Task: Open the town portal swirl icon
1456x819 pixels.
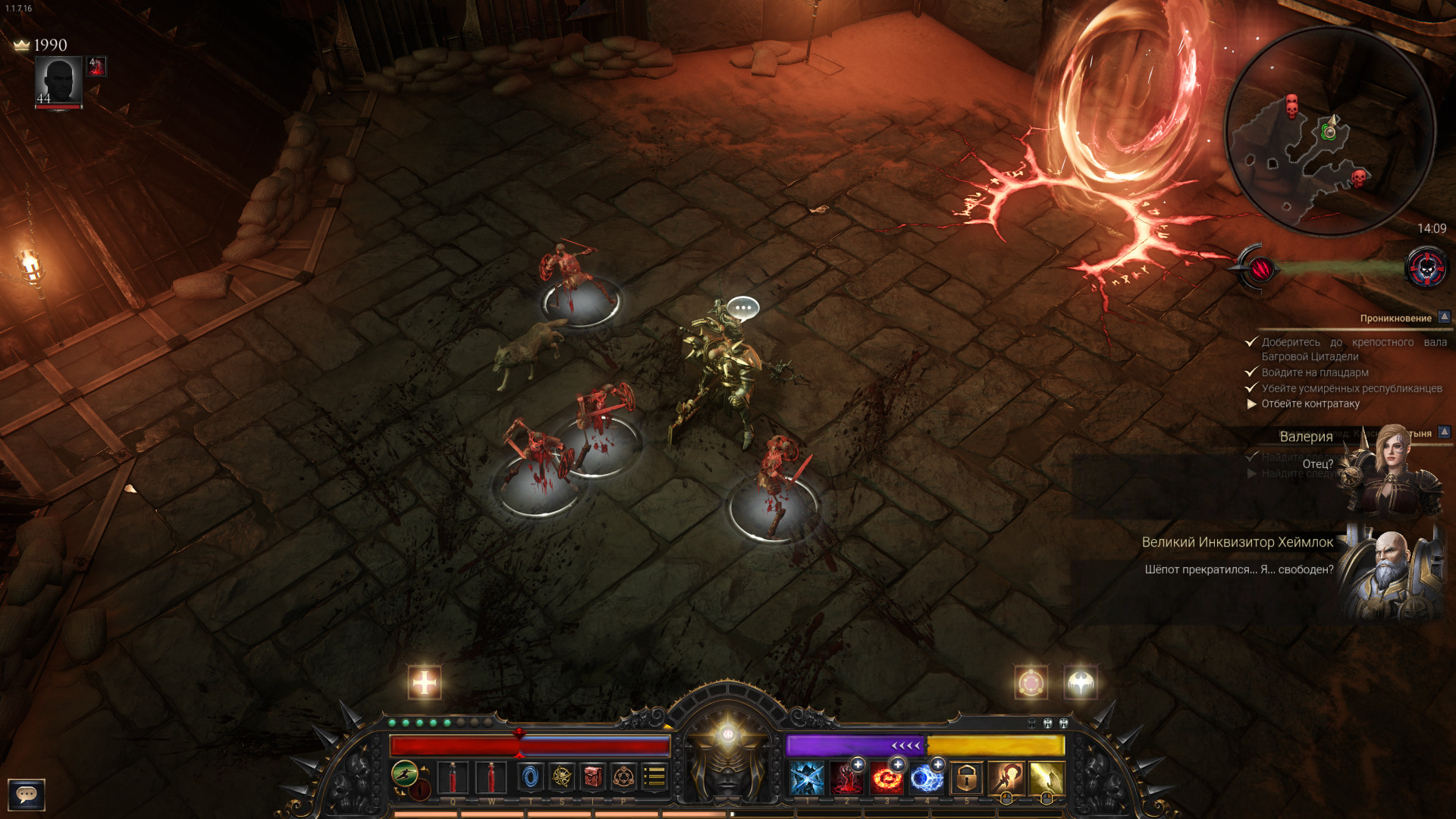Action: click(531, 777)
